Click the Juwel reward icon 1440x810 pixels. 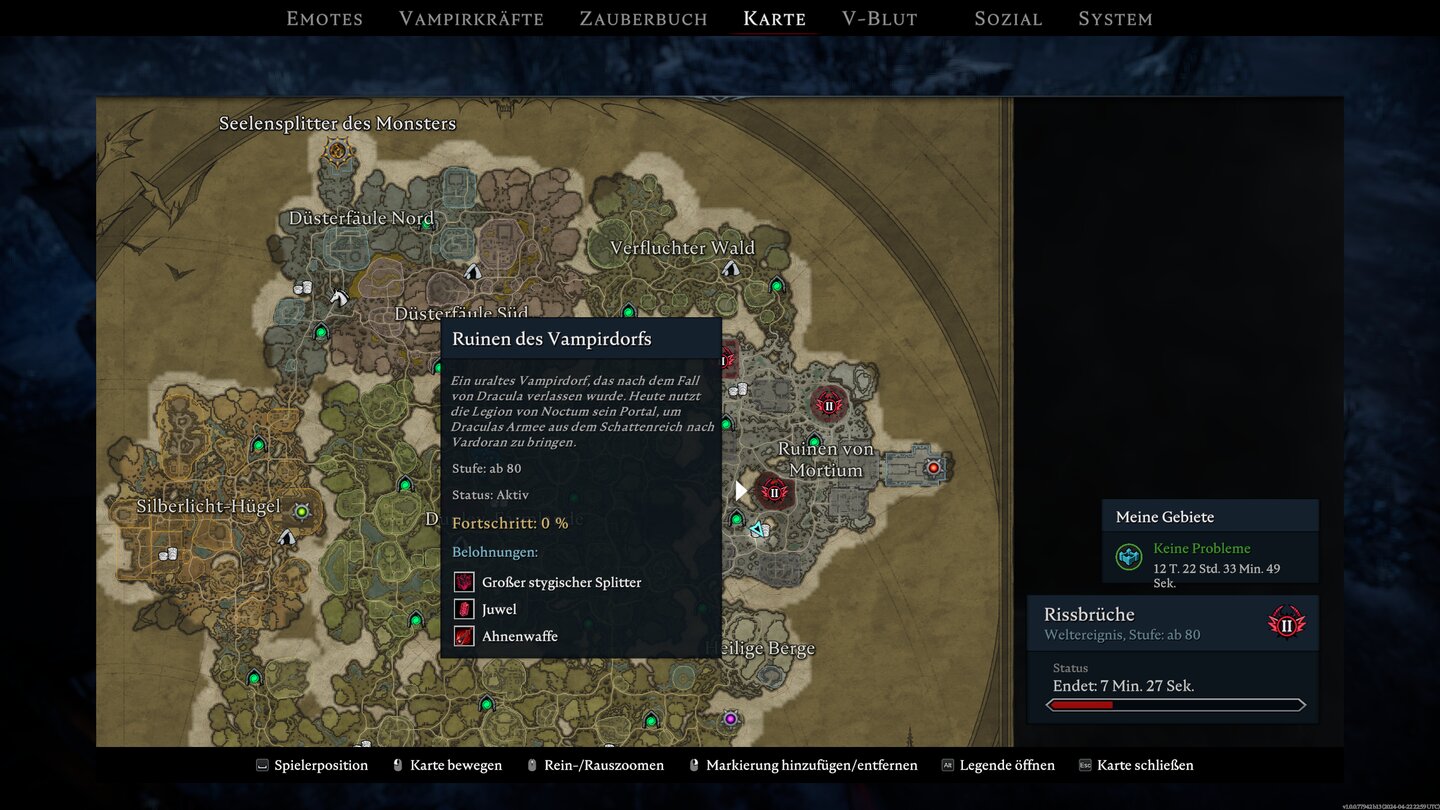pos(463,608)
